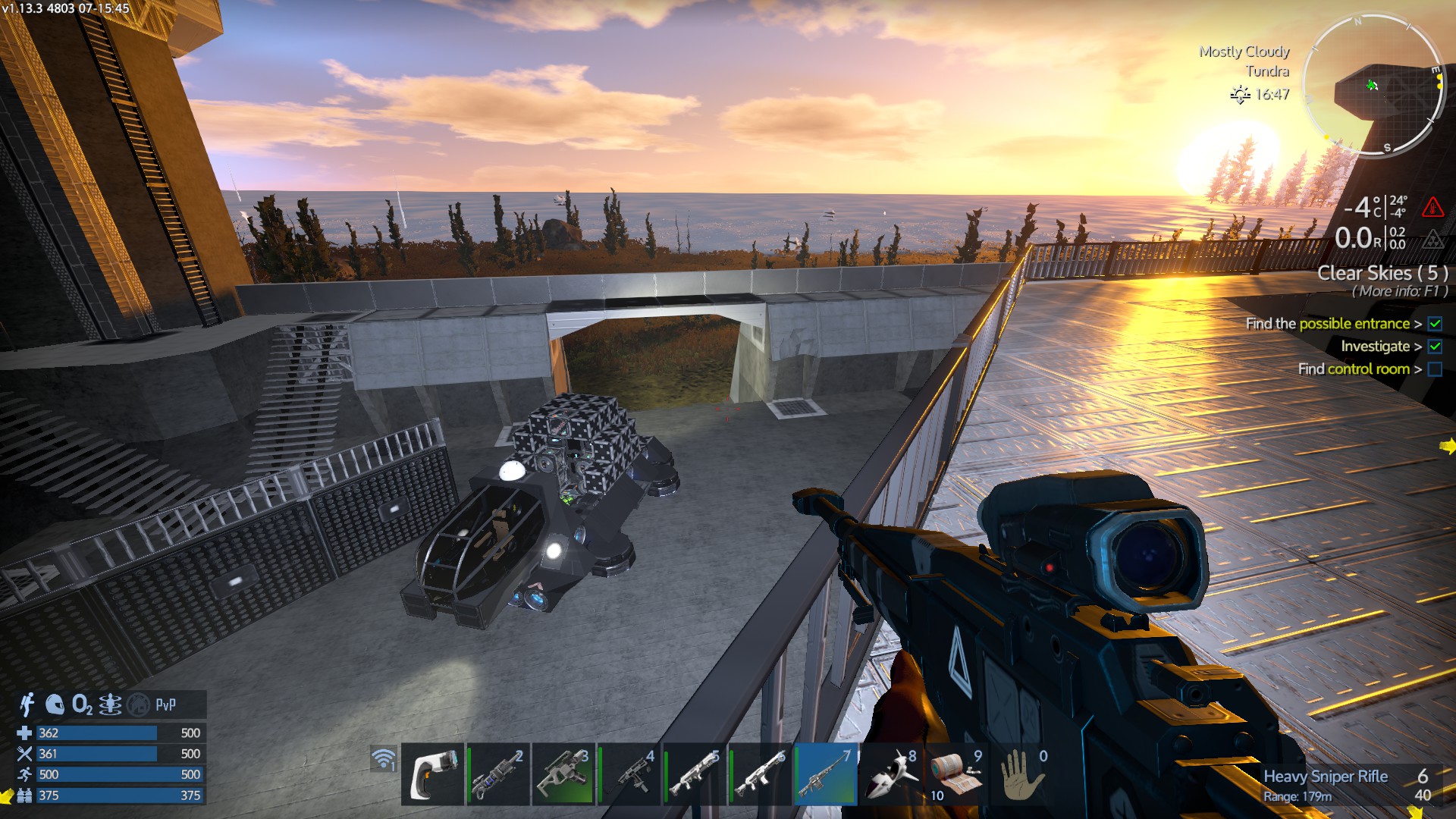1456x819 pixels.
Task: Select the green-highlighted weapon in slot 3
Action: [x=563, y=775]
